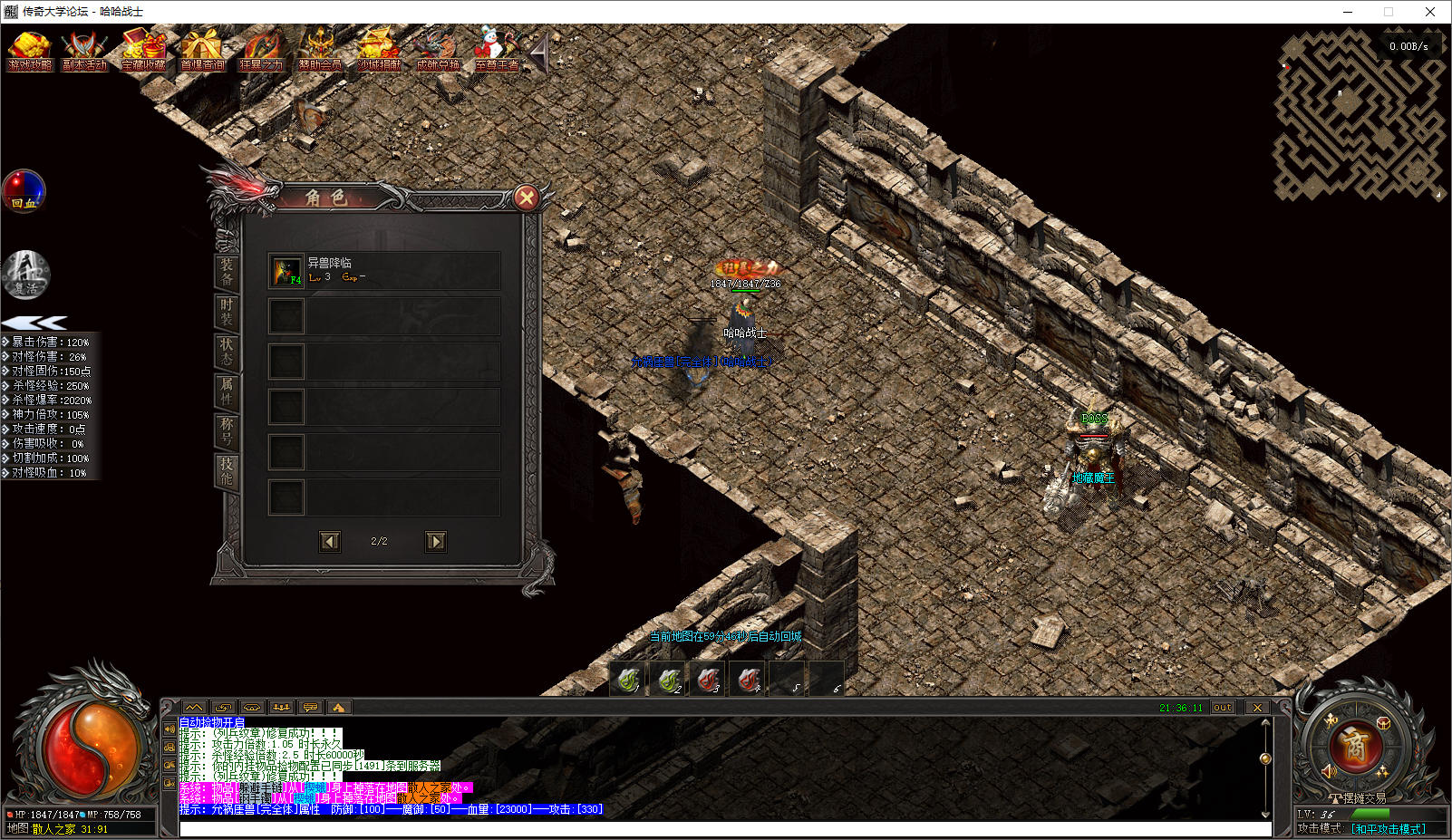Go to the previous skill page
The height and width of the screenshot is (840, 1452).
pos(330,541)
